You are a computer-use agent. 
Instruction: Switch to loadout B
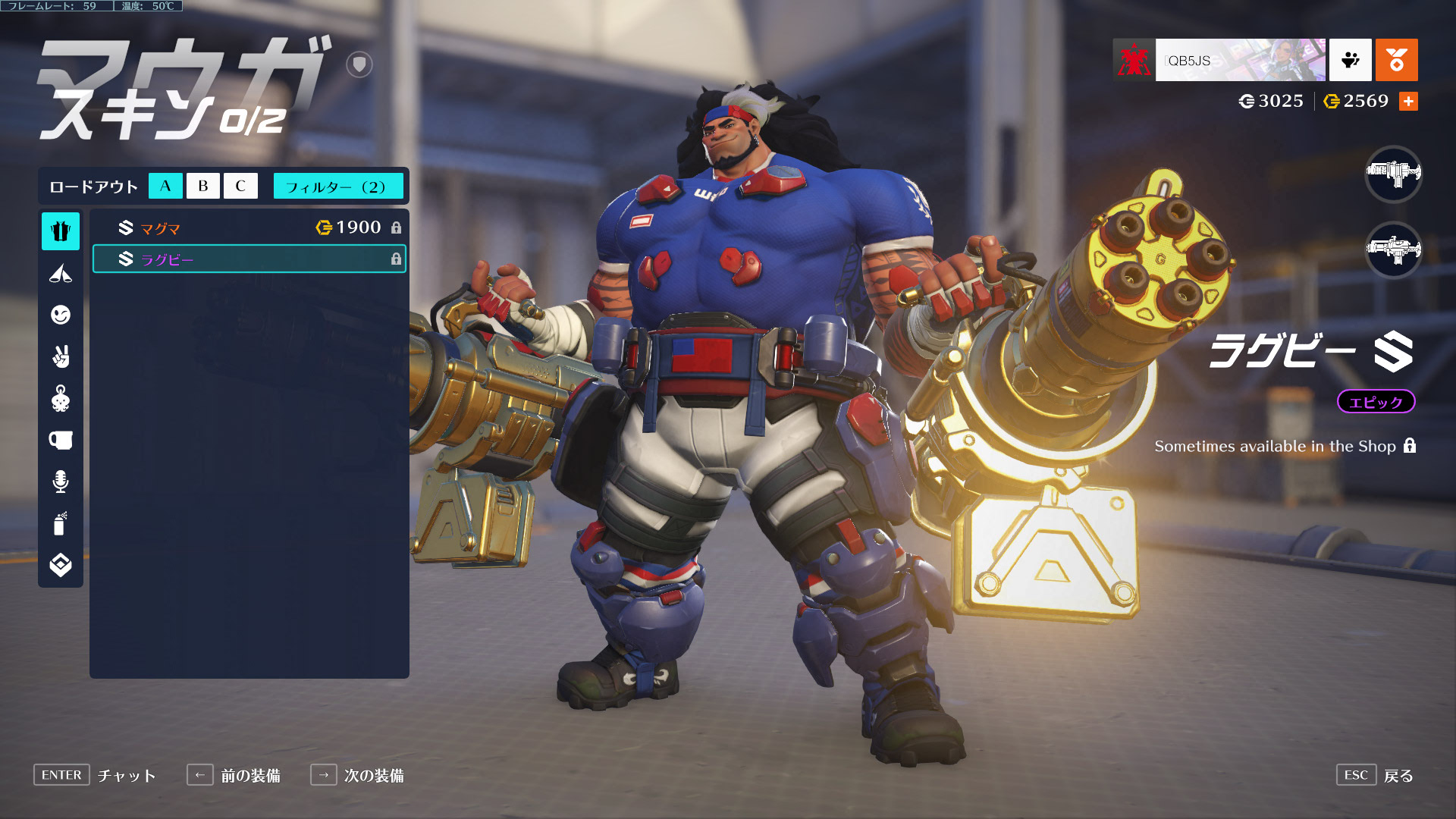pos(202,186)
